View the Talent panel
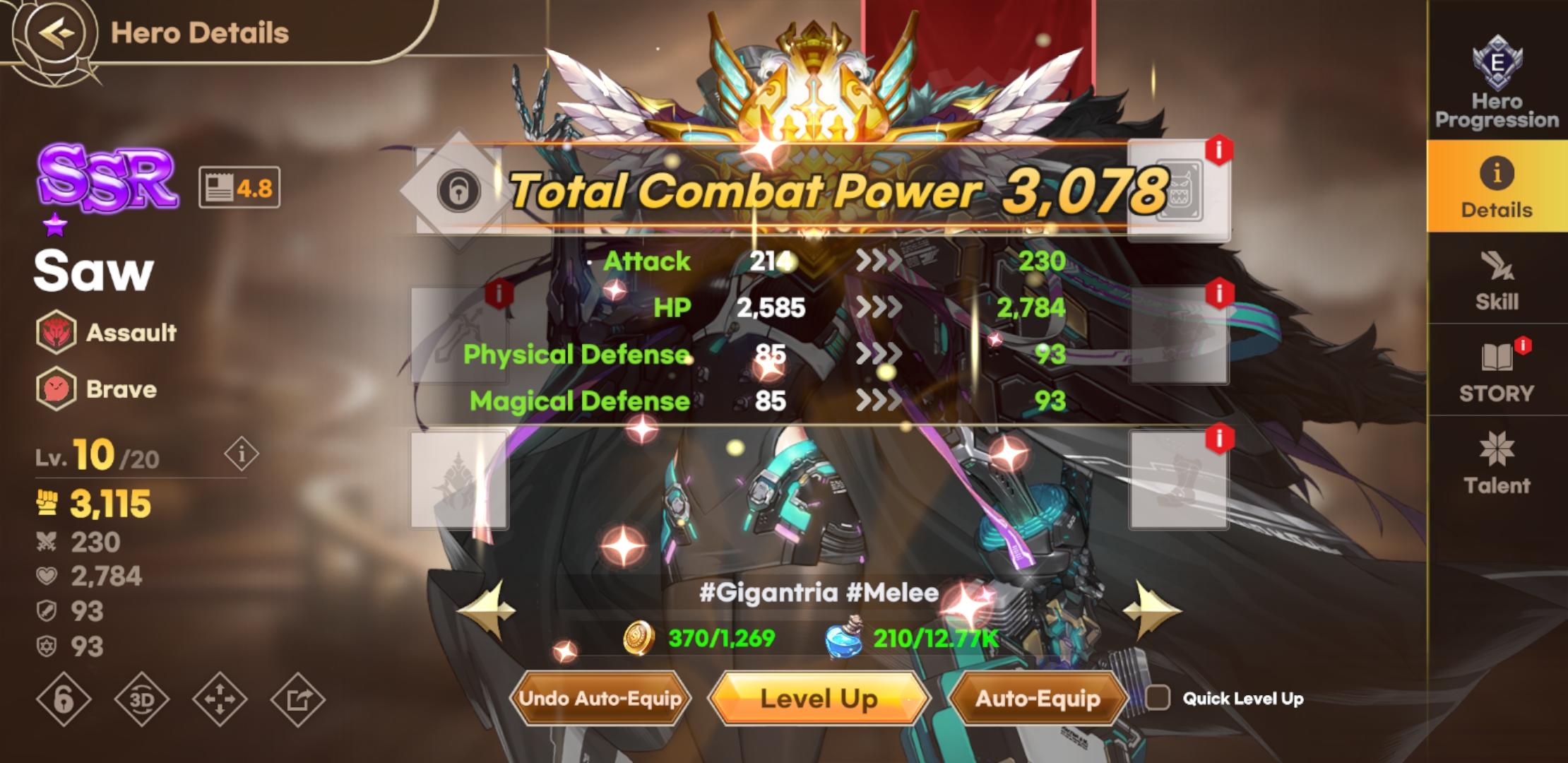 (1497, 466)
